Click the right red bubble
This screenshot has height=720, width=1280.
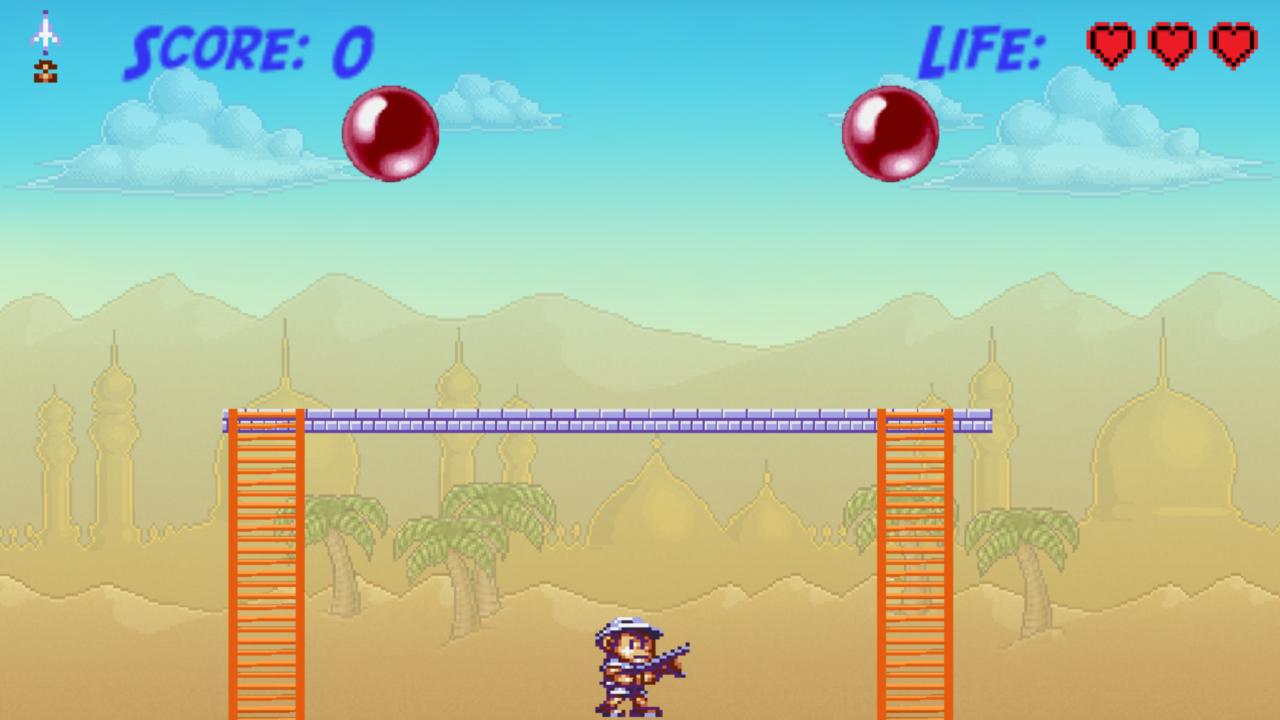pyautogui.click(x=890, y=133)
